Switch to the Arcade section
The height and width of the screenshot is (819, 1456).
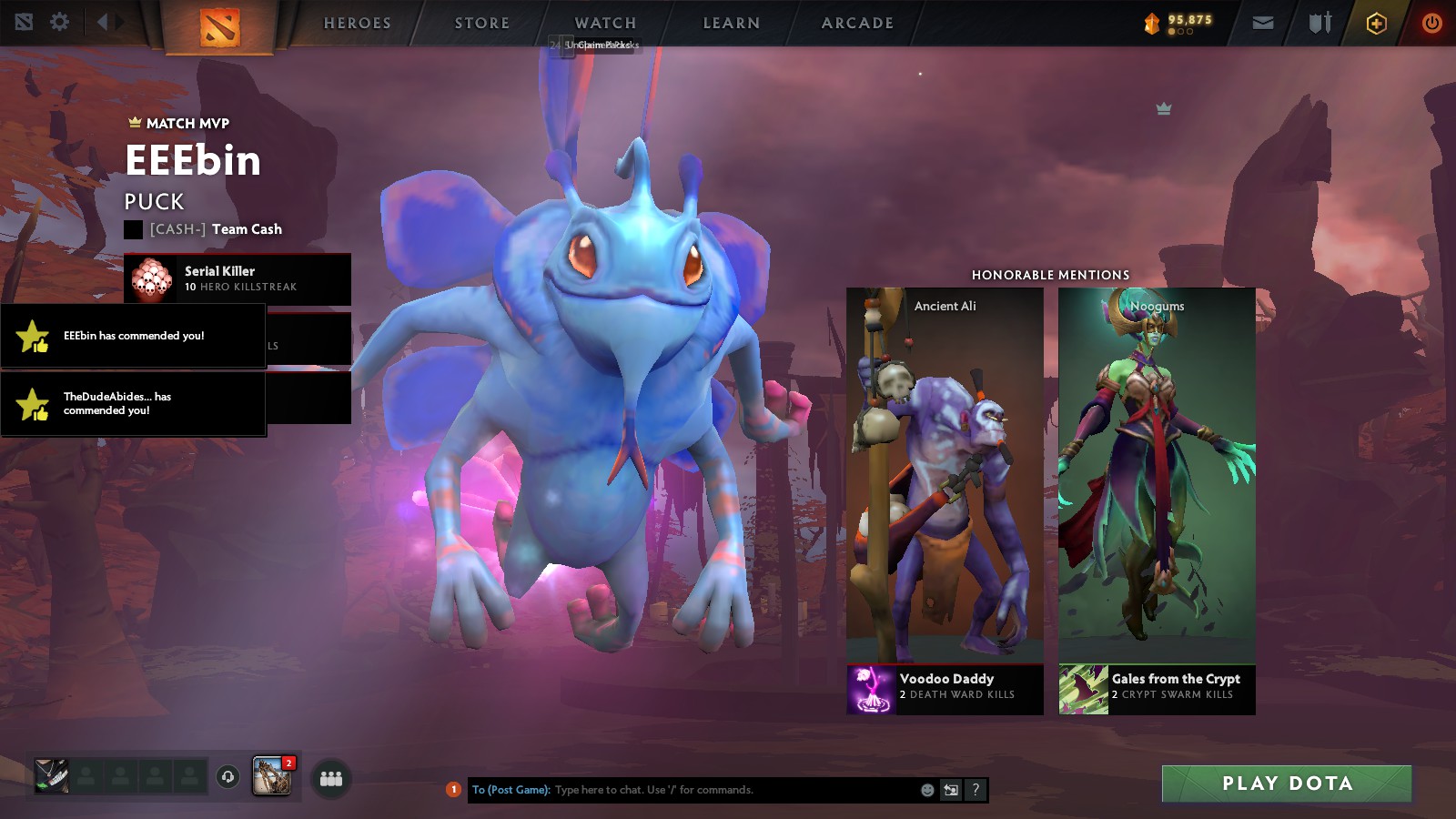tap(857, 23)
